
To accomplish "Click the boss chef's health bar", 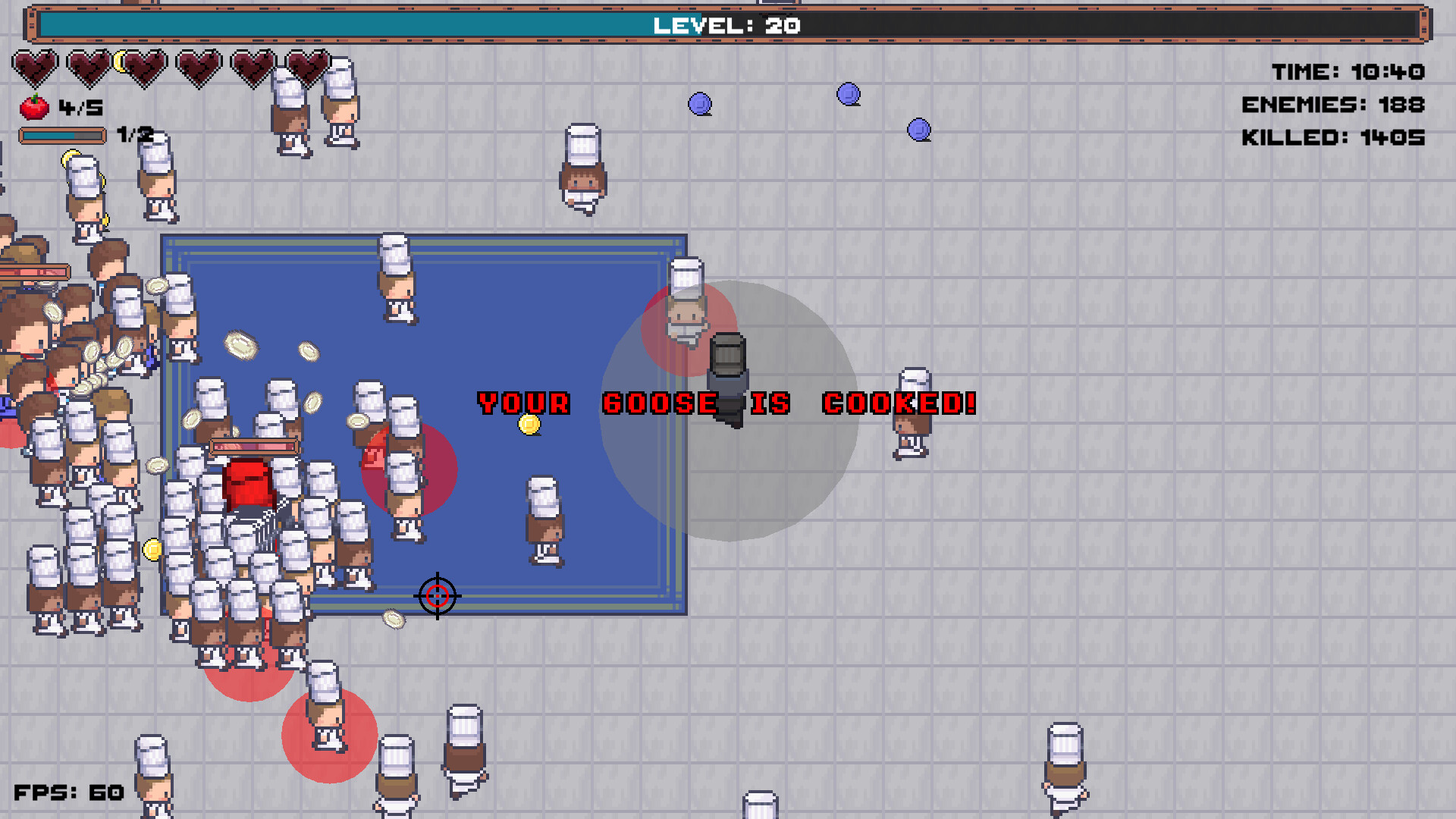I will pos(253,447).
